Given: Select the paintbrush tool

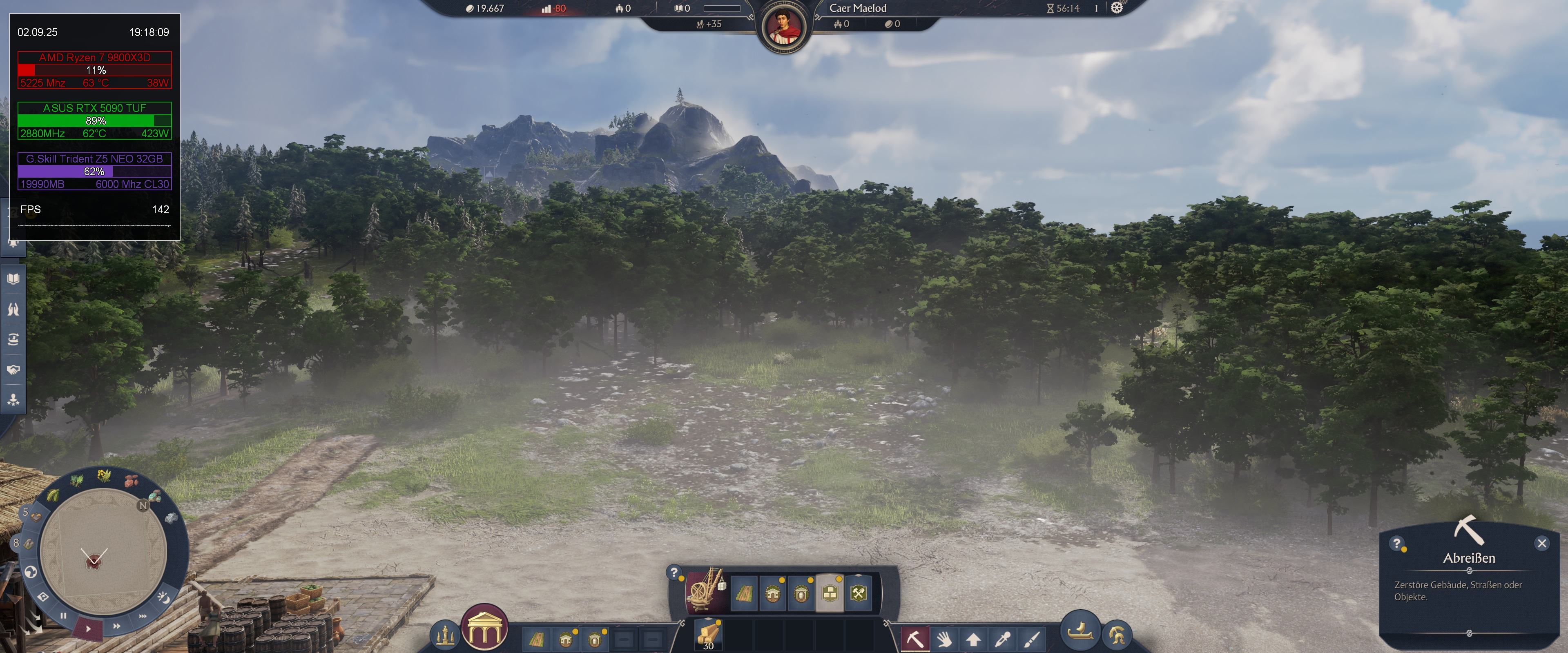Looking at the screenshot, I should click(1032, 639).
